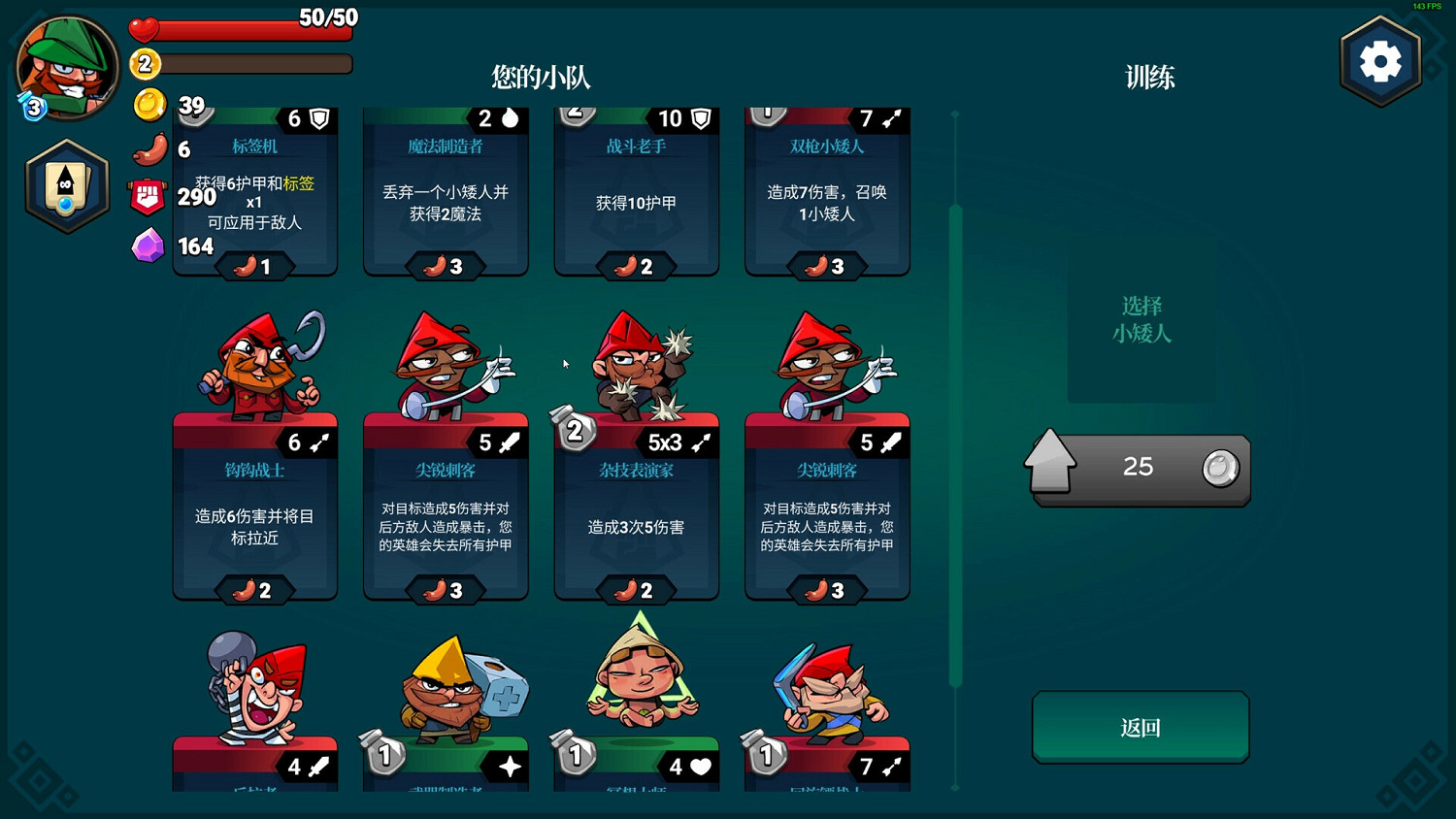The width and height of the screenshot is (1456, 819).
Task: Click the shield icon on the 战斗老手 card
Action: tap(702, 118)
